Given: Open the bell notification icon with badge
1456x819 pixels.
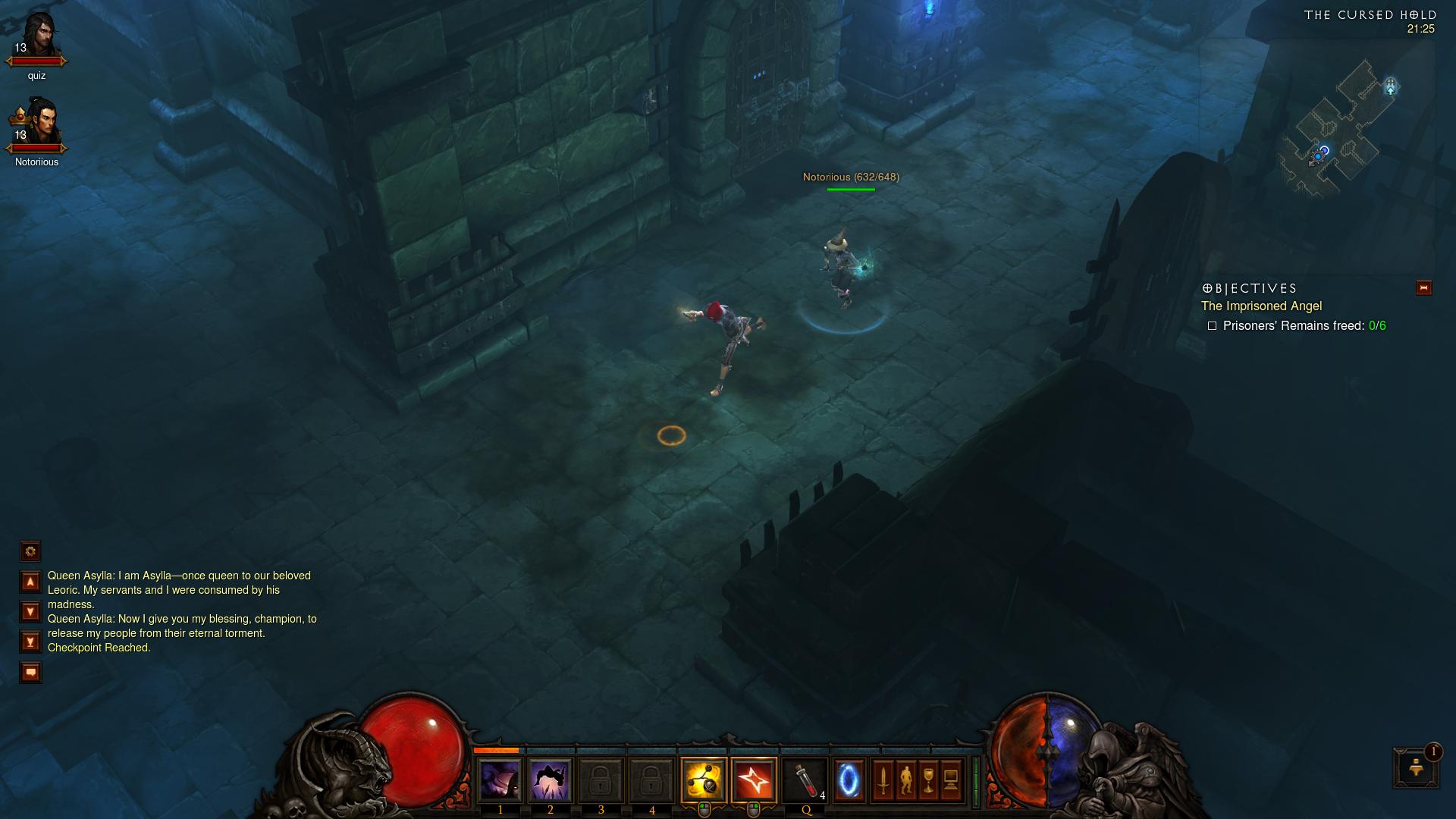Looking at the screenshot, I should coord(1415,767).
